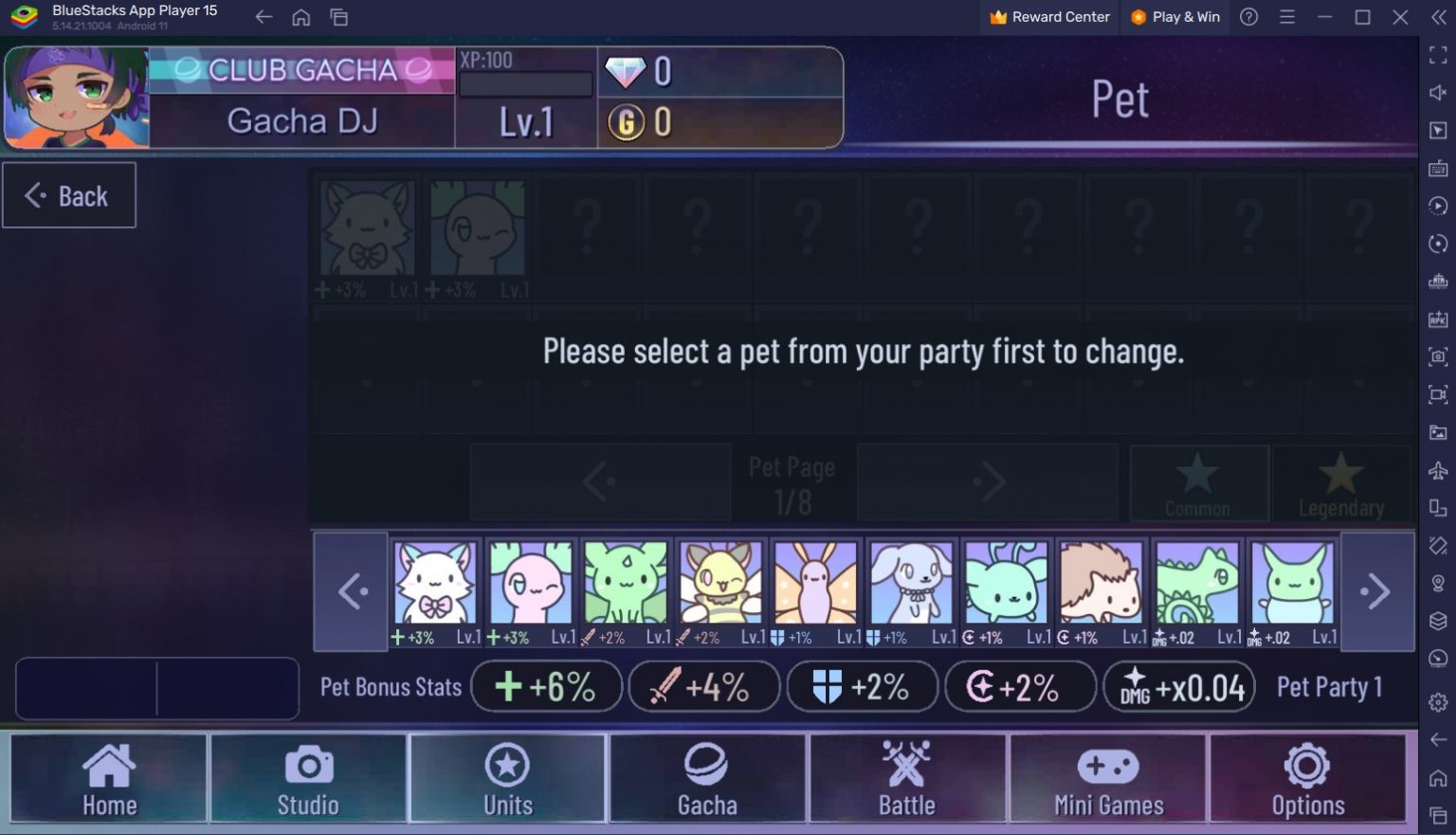Toggle fullscreen mode in the BlueStacks sidebar
Screen dimensions: 1456x835
(1437, 56)
